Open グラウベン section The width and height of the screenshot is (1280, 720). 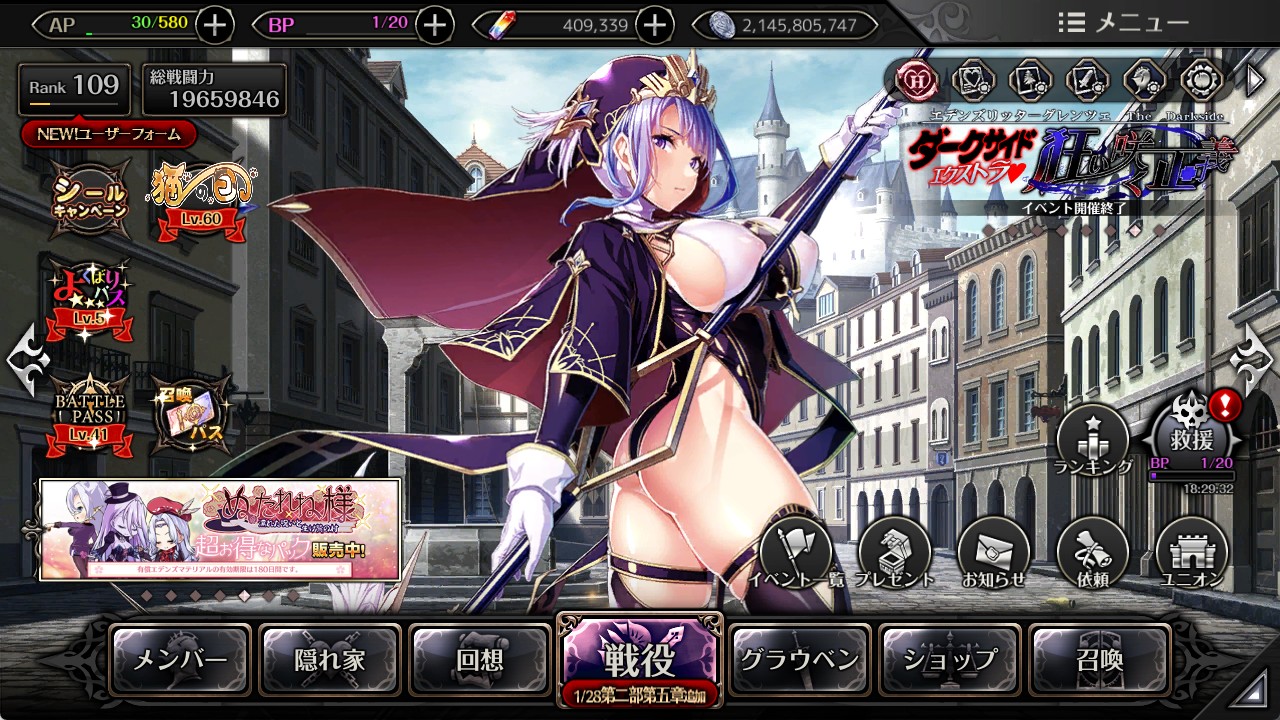point(800,660)
